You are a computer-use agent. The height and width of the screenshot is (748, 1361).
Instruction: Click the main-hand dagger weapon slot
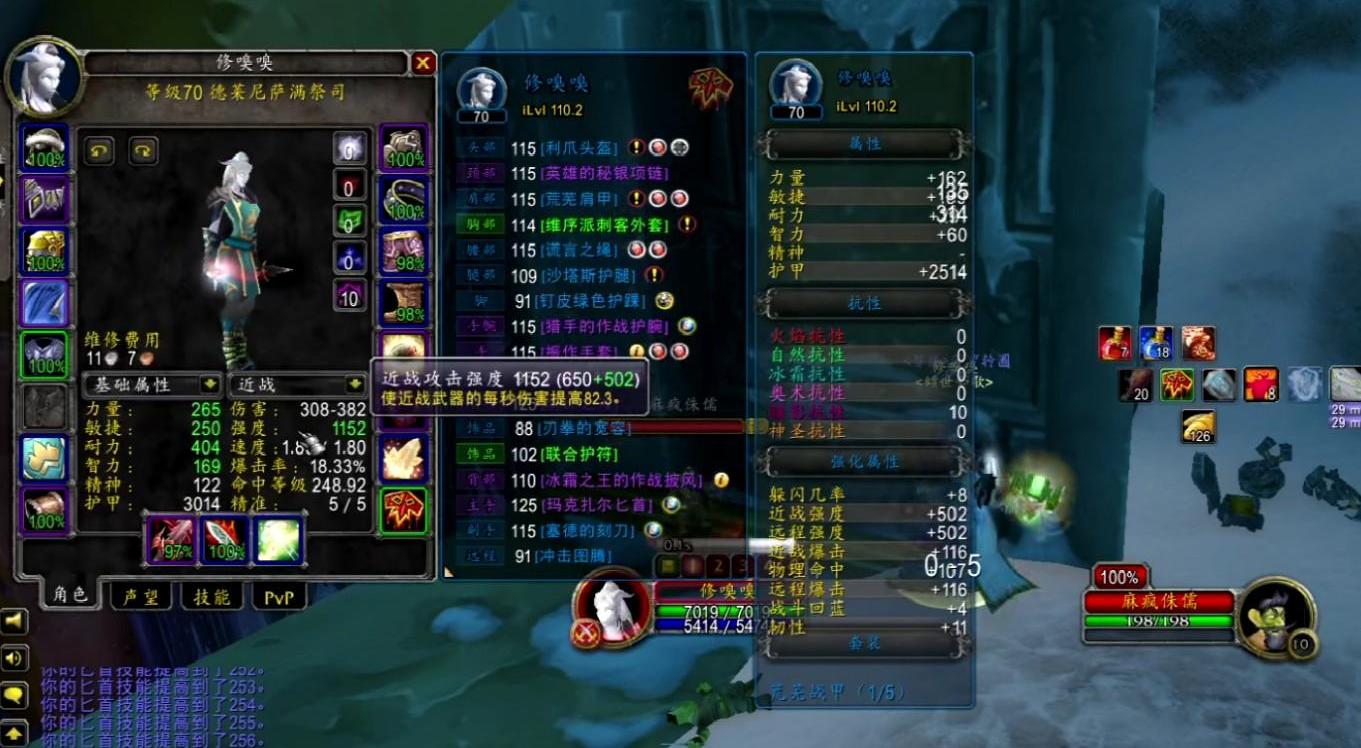[x=172, y=539]
